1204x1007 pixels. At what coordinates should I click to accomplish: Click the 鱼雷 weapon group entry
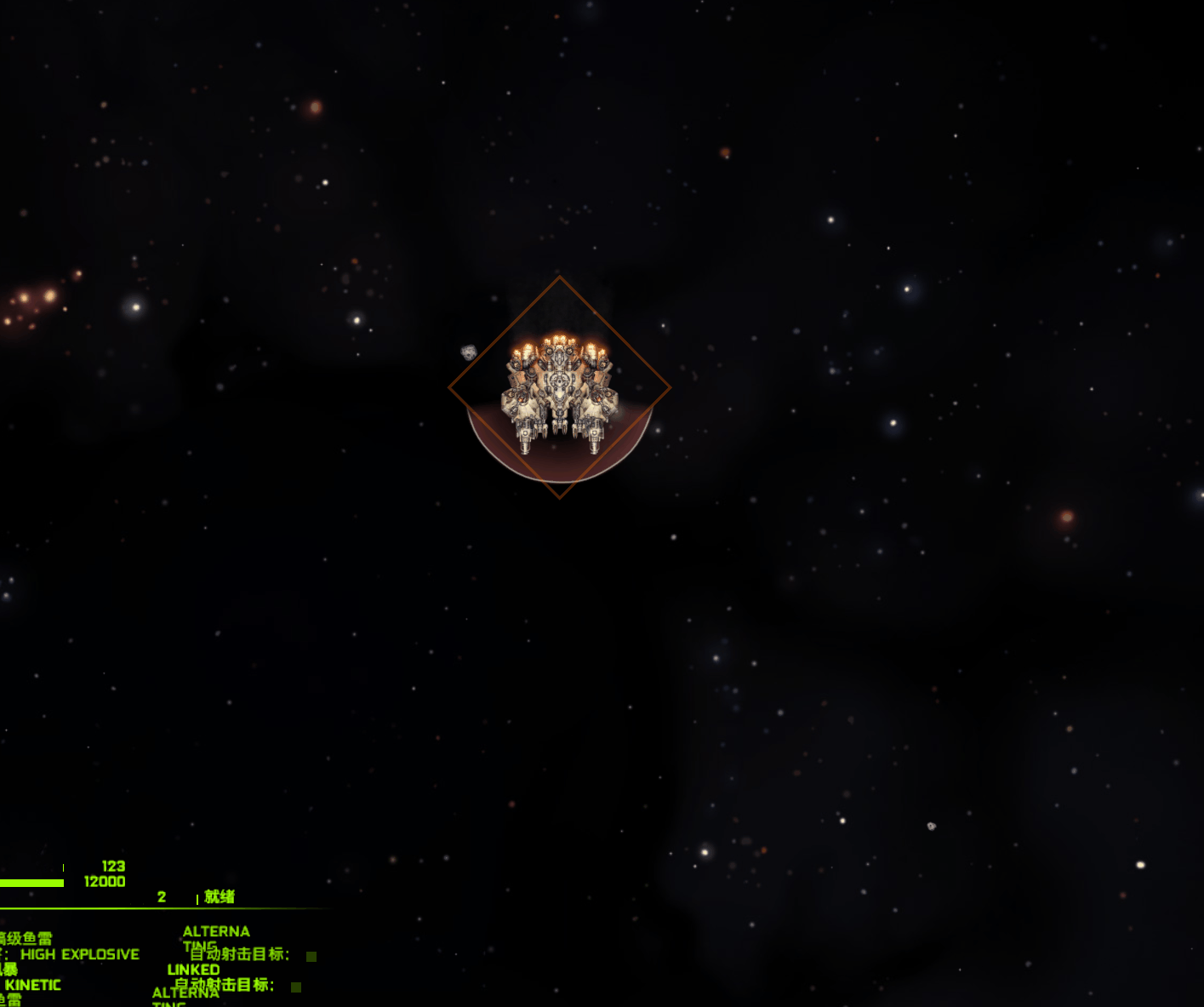[9, 1000]
